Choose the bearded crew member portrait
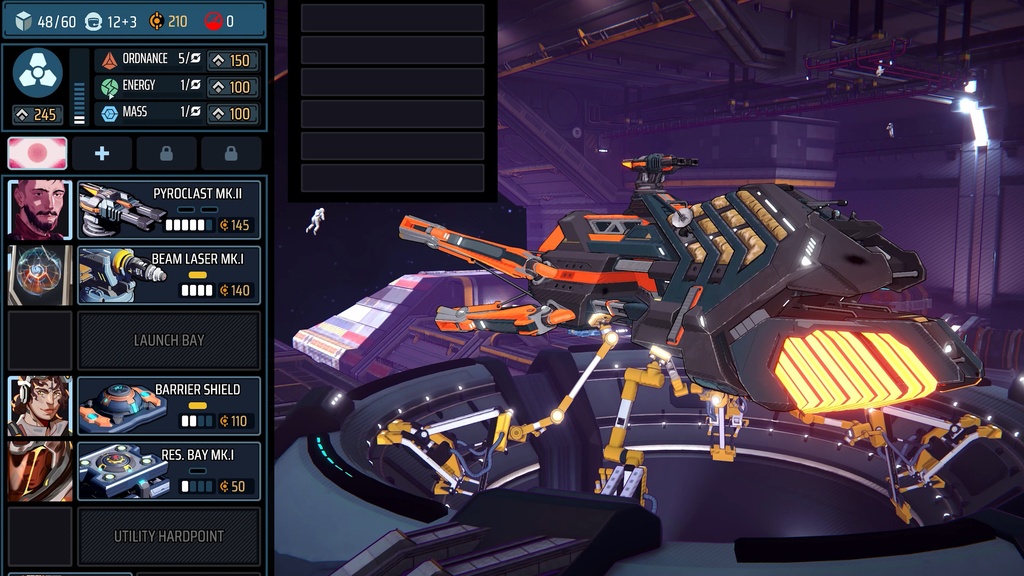 tap(40, 210)
